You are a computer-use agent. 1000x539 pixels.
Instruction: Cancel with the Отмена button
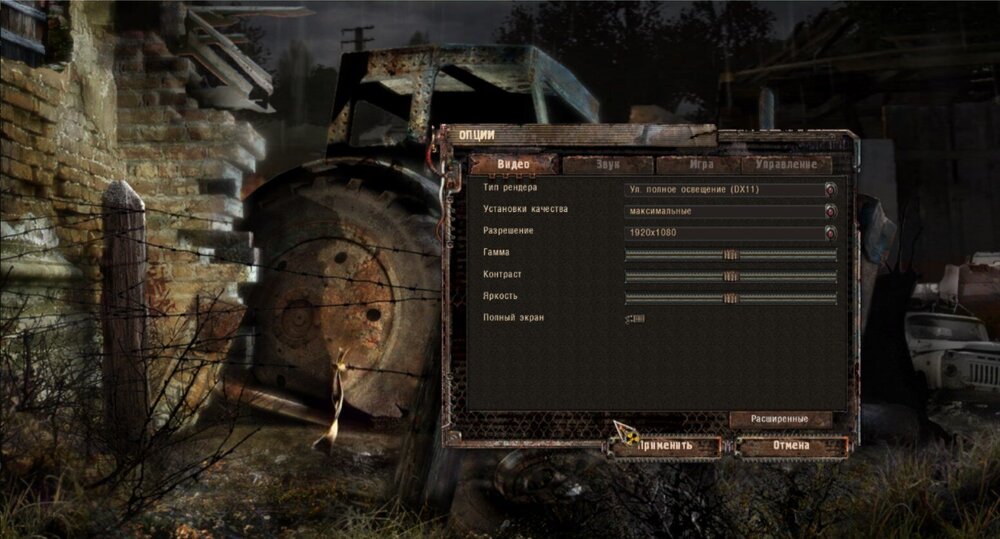tap(791, 446)
